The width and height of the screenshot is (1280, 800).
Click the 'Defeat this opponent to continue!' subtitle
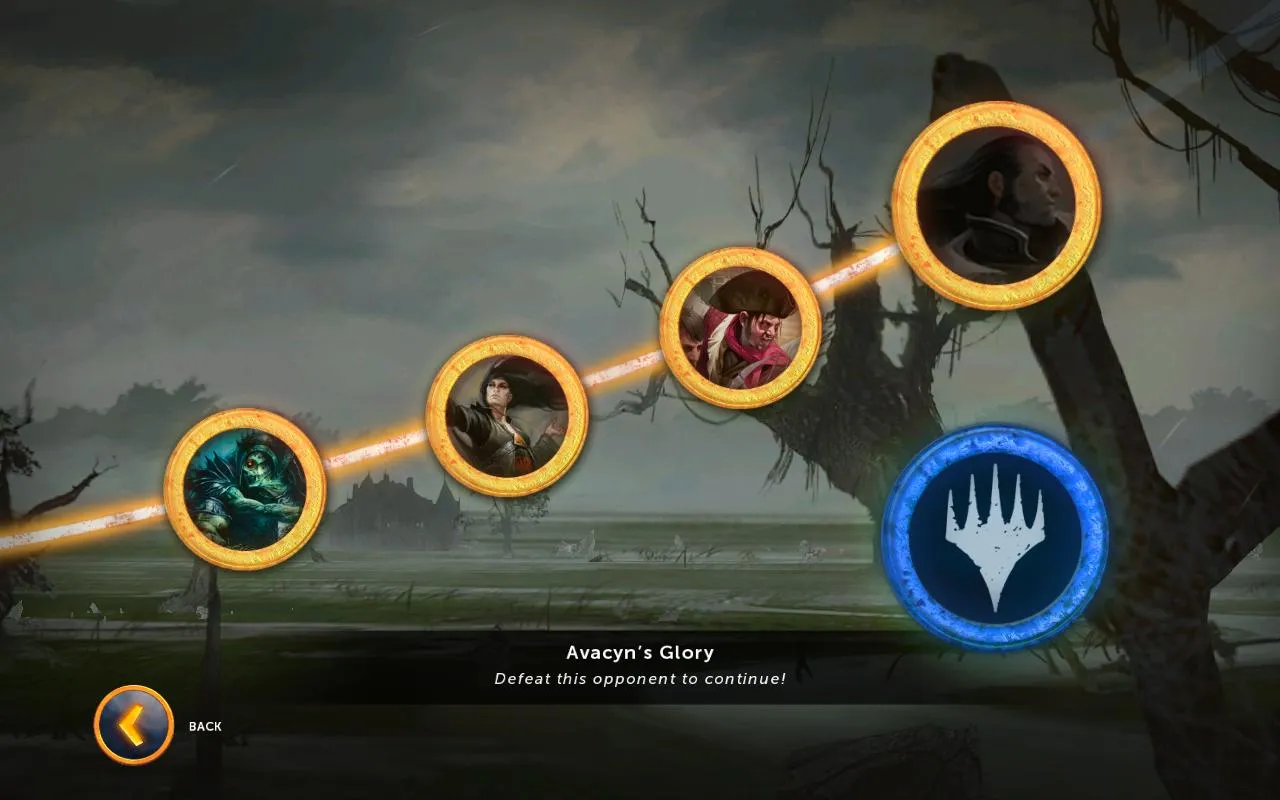pyautogui.click(x=639, y=678)
